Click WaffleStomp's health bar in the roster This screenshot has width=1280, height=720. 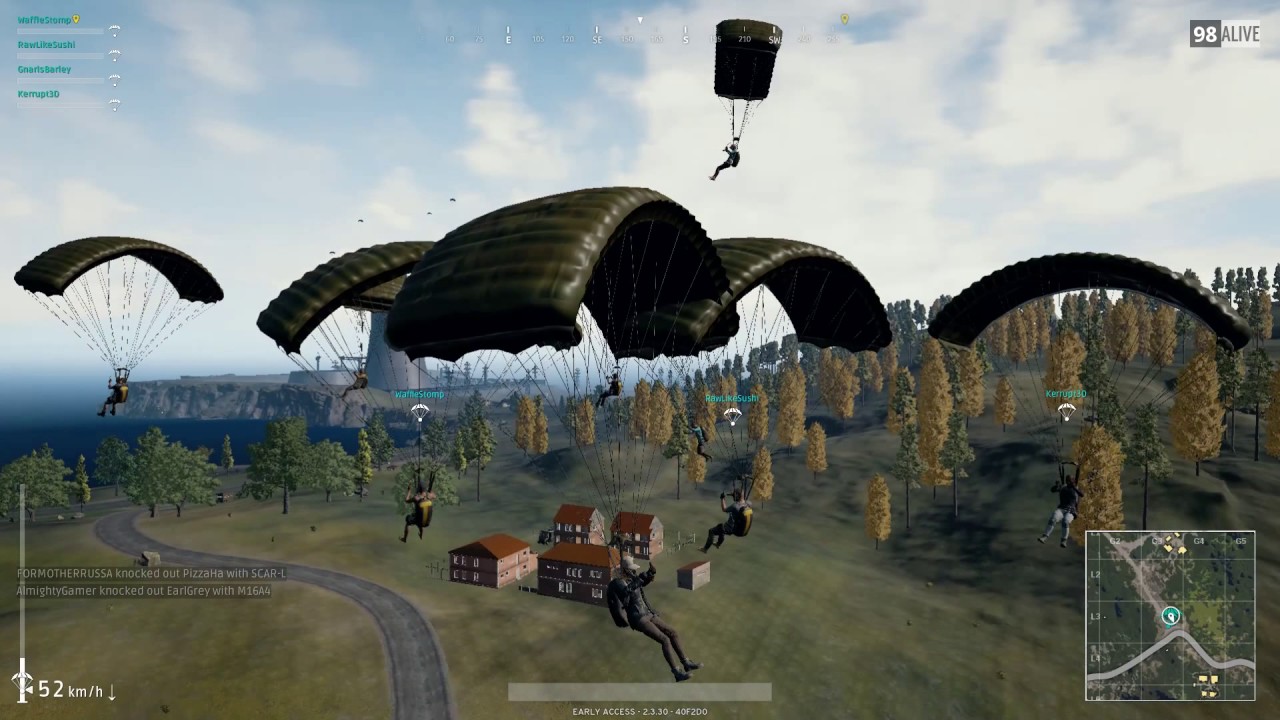[60, 30]
